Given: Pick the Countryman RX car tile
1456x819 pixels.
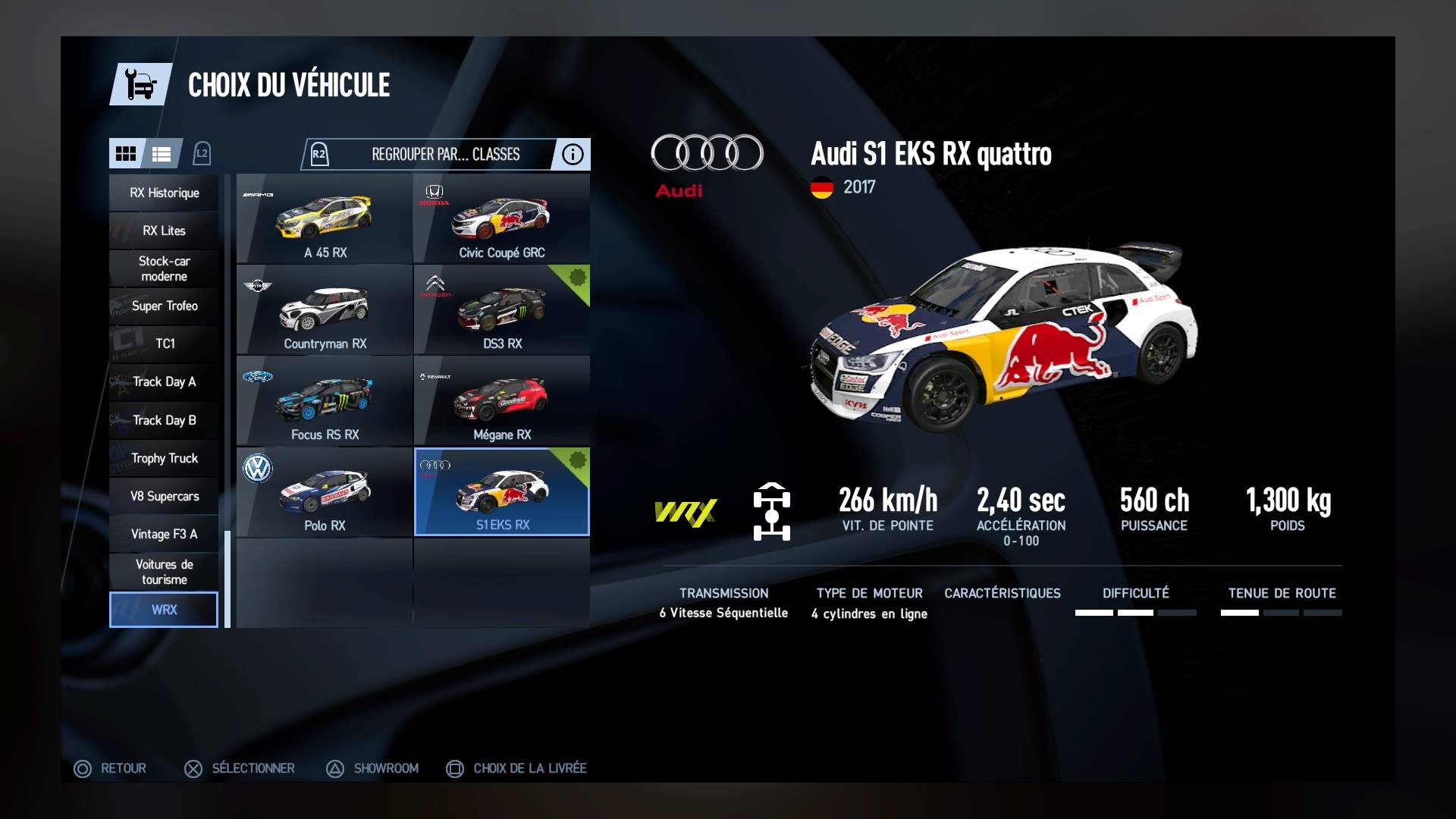Looking at the screenshot, I should pos(325,310).
